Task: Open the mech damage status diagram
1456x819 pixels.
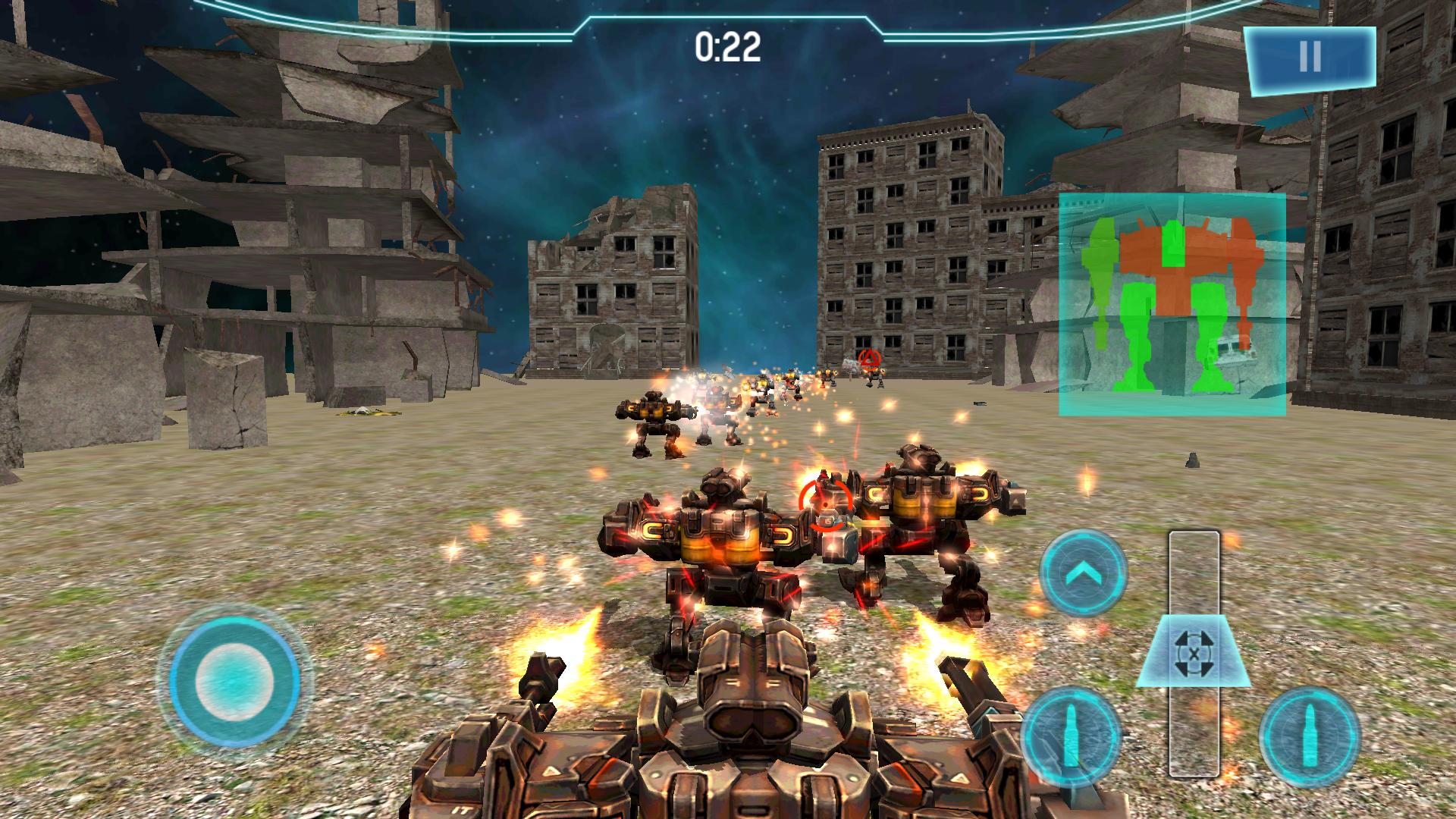Action: click(1172, 303)
